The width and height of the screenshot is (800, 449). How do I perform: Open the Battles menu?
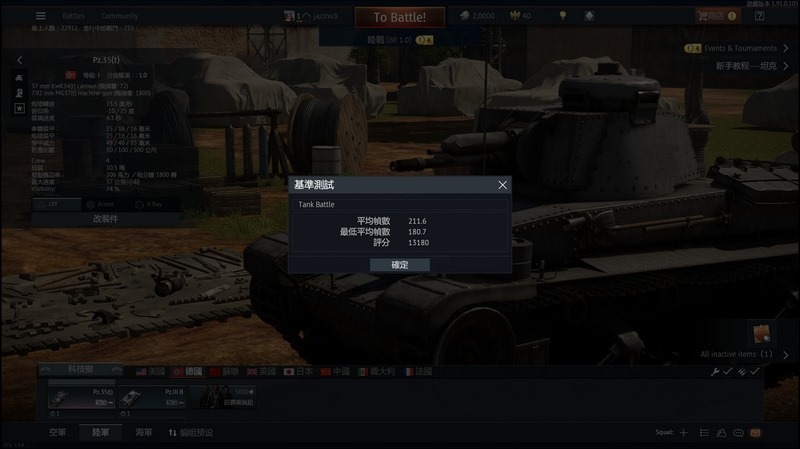[x=73, y=17]
